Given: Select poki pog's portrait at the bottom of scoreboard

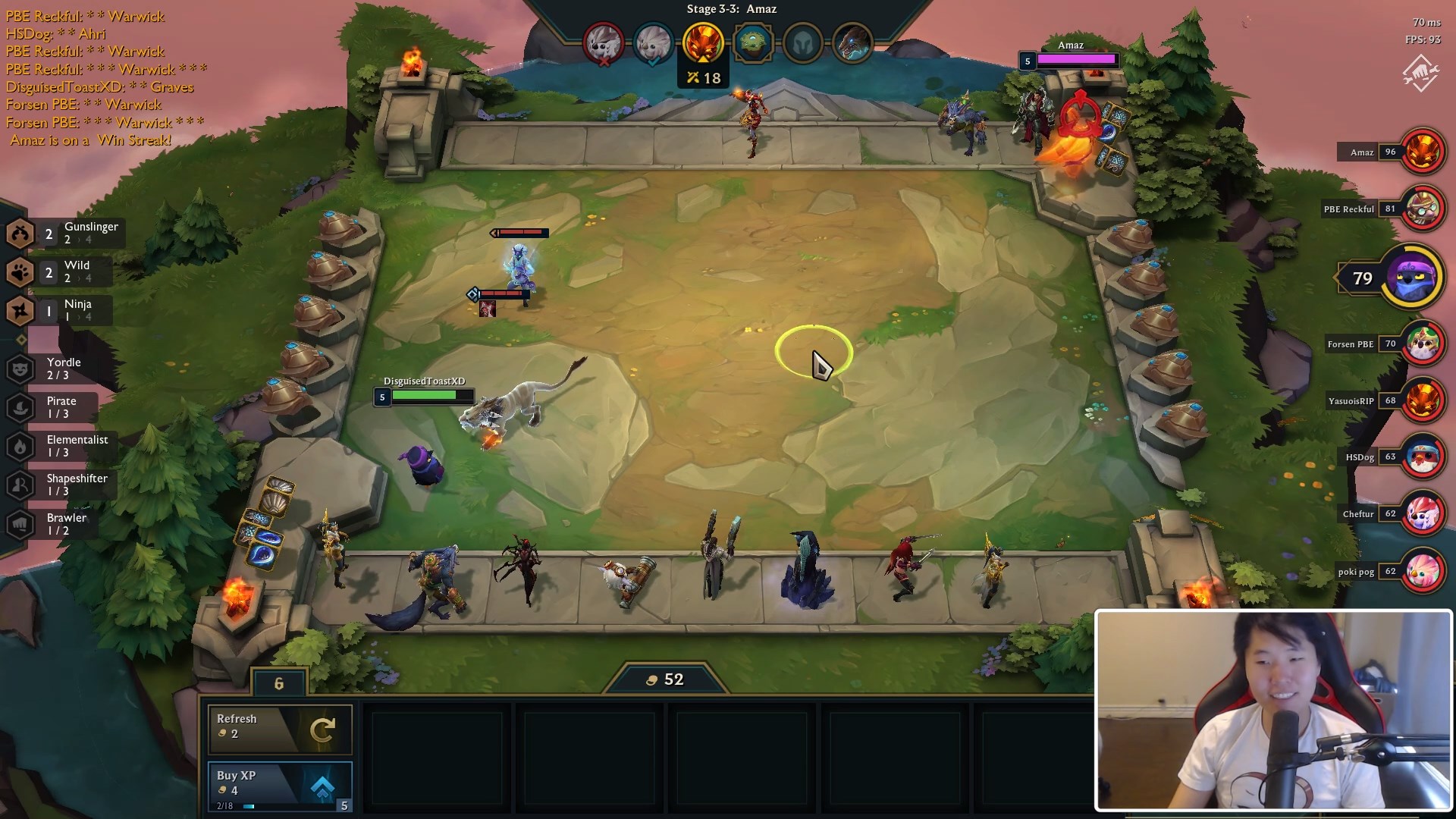Looking at the screenshot, I should (1425, 571).
